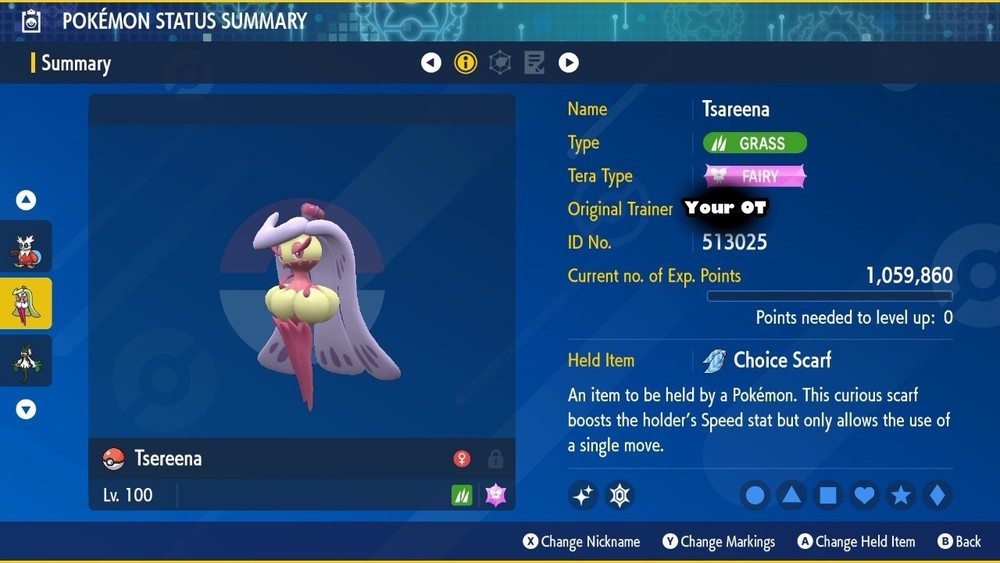The height and width of the screenshot is (563, 1000).
Task: Open the memo notes tab
Action: (x=534, y=63)
